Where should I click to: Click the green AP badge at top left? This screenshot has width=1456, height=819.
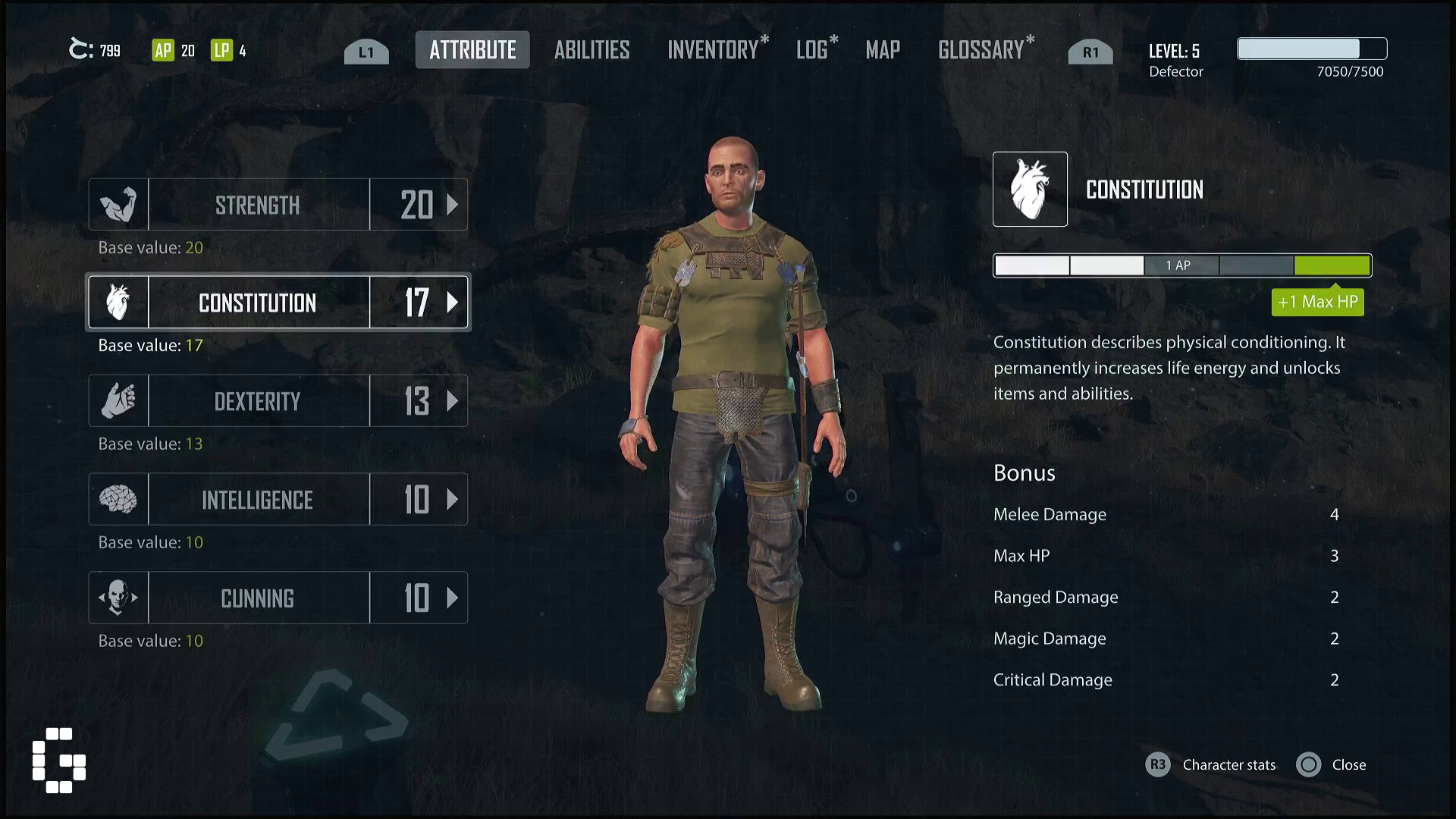click(x=164, y=50)
